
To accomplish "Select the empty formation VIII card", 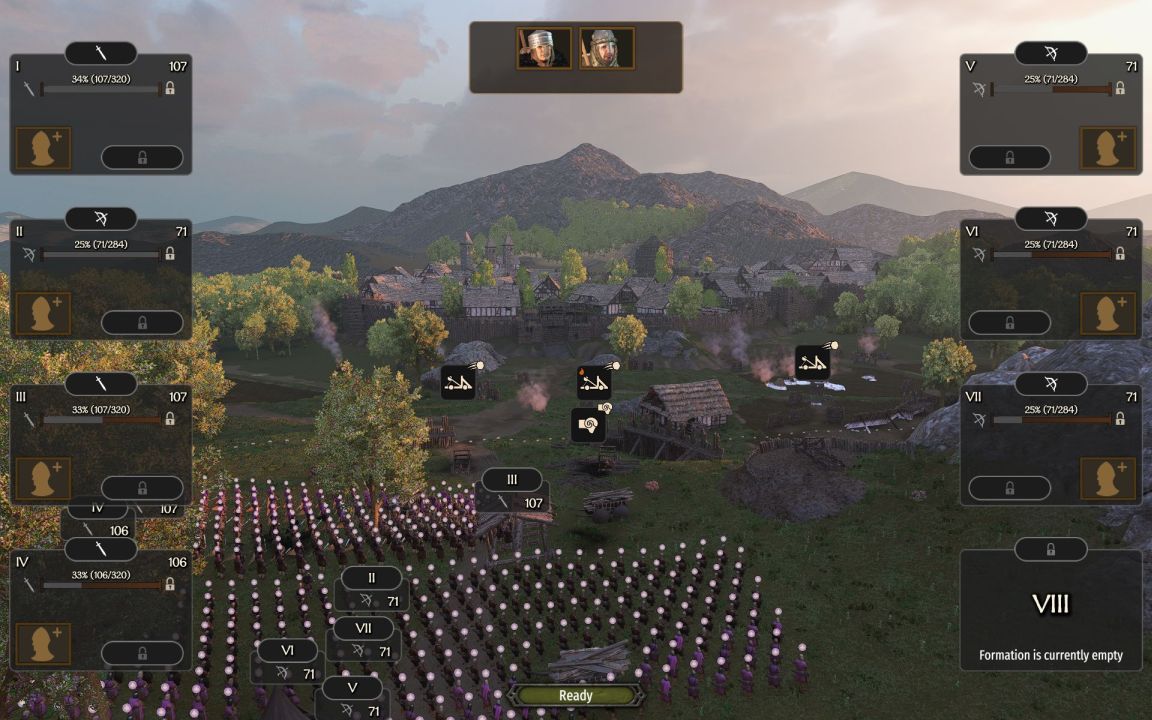I will click(1050, 610).
